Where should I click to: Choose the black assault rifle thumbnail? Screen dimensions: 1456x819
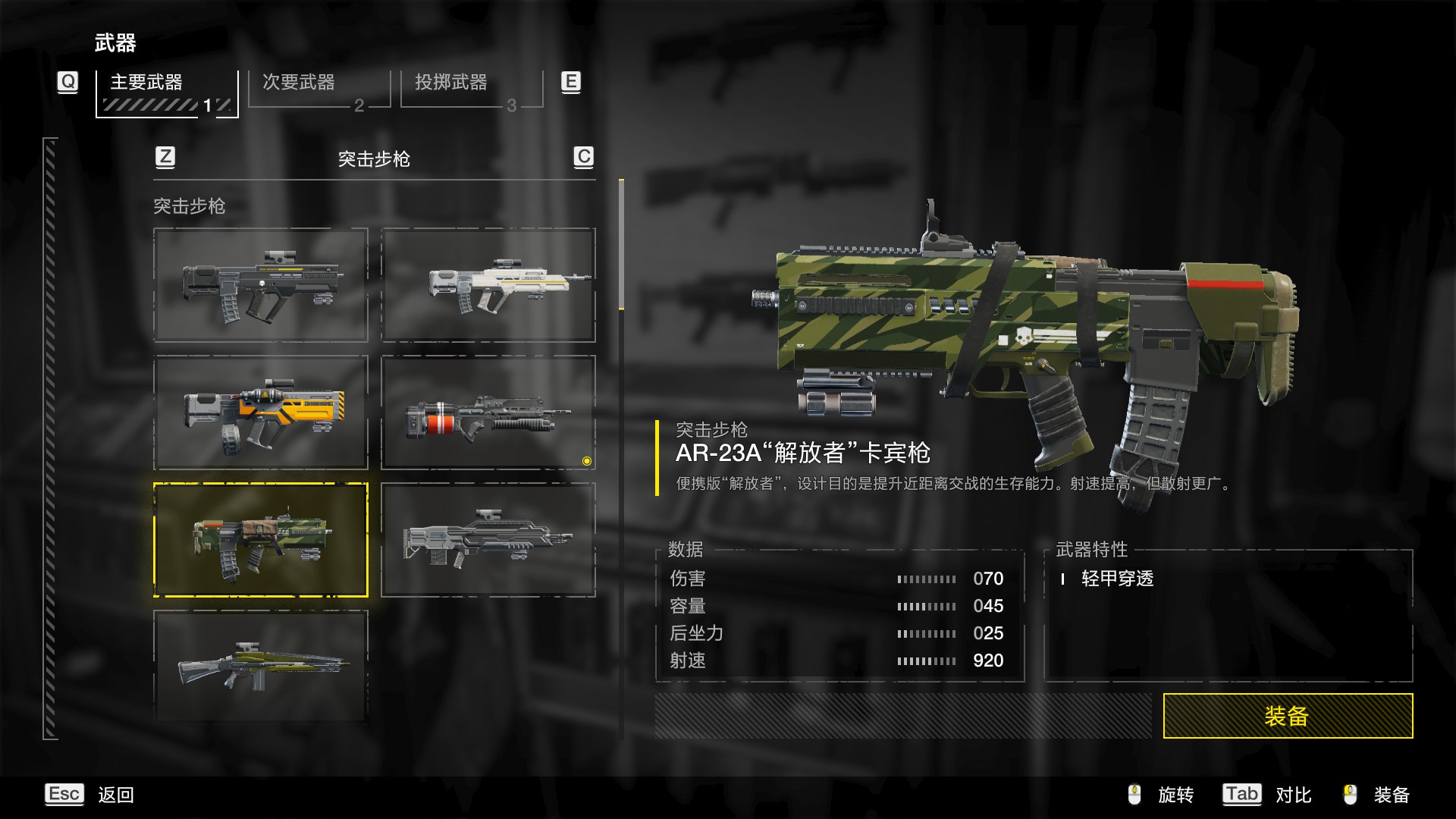[x=261, y=285]
